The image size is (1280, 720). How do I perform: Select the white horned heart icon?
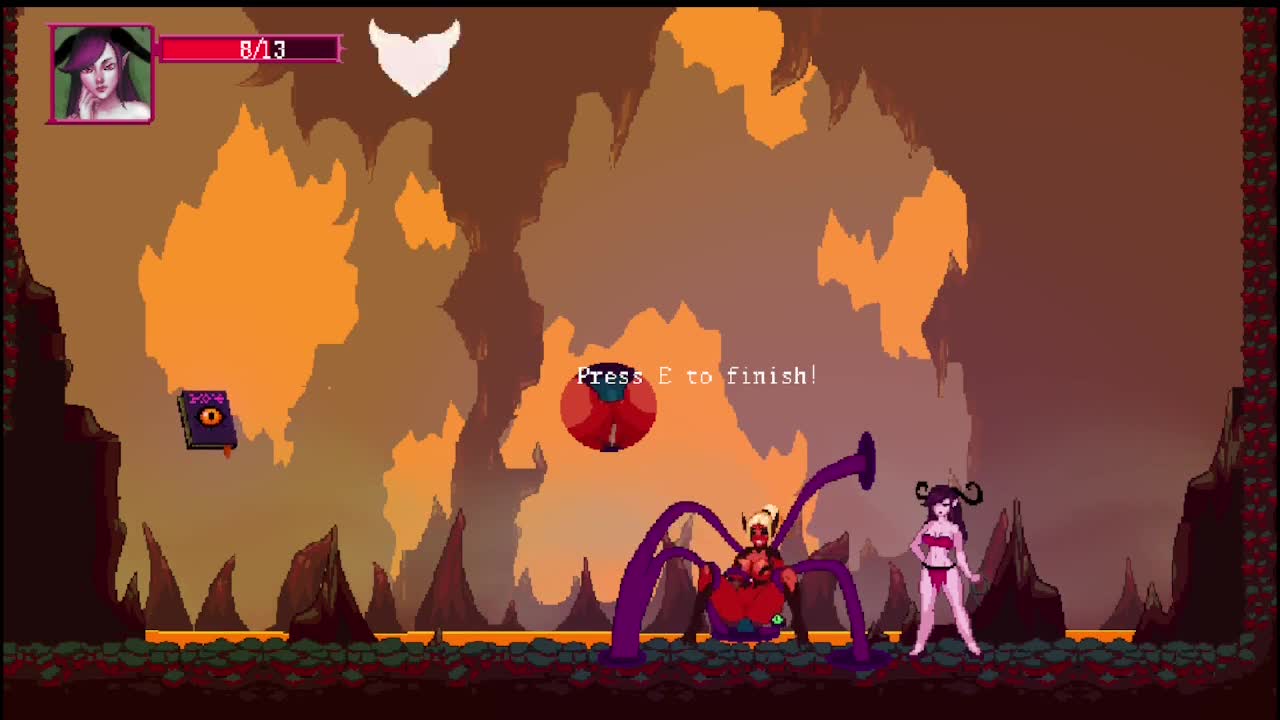click(414, 56)
